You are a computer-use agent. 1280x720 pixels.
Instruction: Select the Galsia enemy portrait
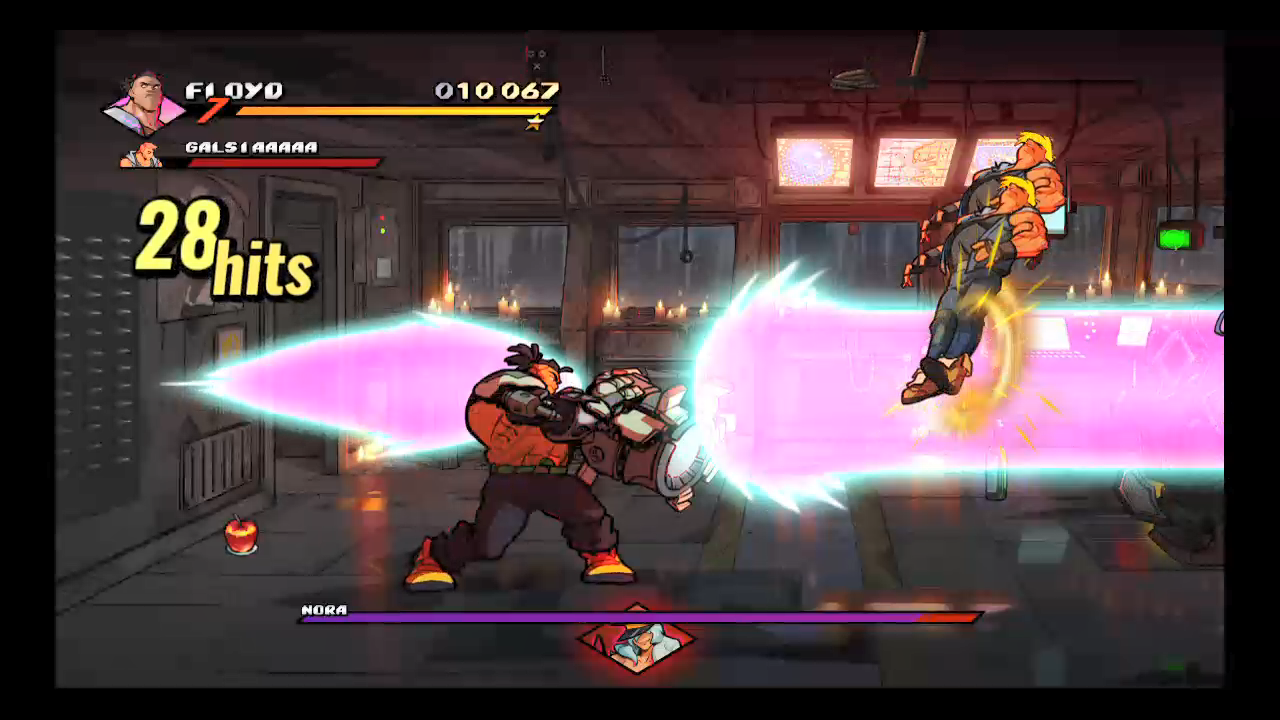(x=141, y=155)
